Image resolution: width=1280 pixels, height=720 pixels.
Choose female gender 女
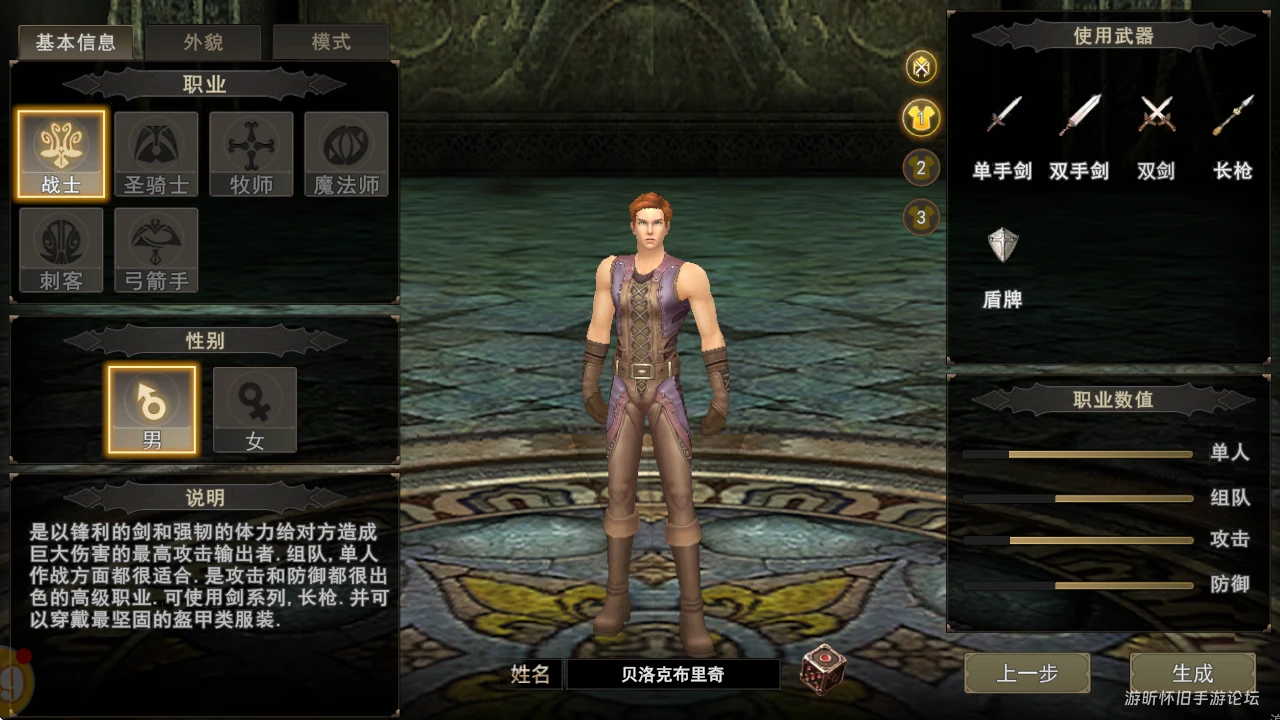click(x=255, y=409)
